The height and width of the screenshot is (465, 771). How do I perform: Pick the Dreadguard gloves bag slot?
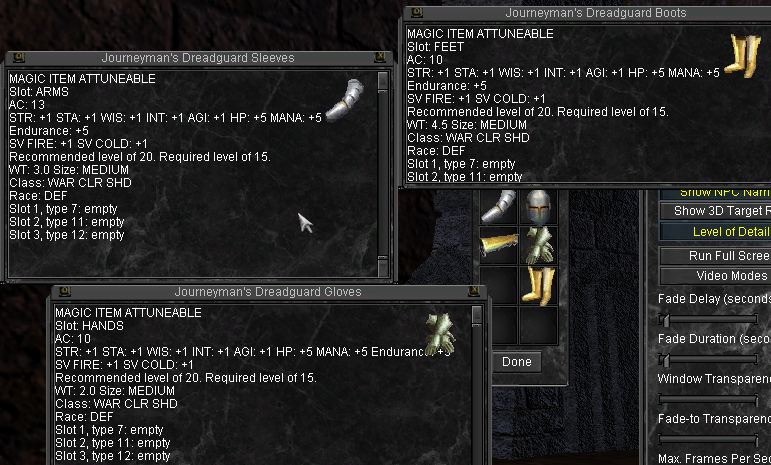tap(538, 246)
